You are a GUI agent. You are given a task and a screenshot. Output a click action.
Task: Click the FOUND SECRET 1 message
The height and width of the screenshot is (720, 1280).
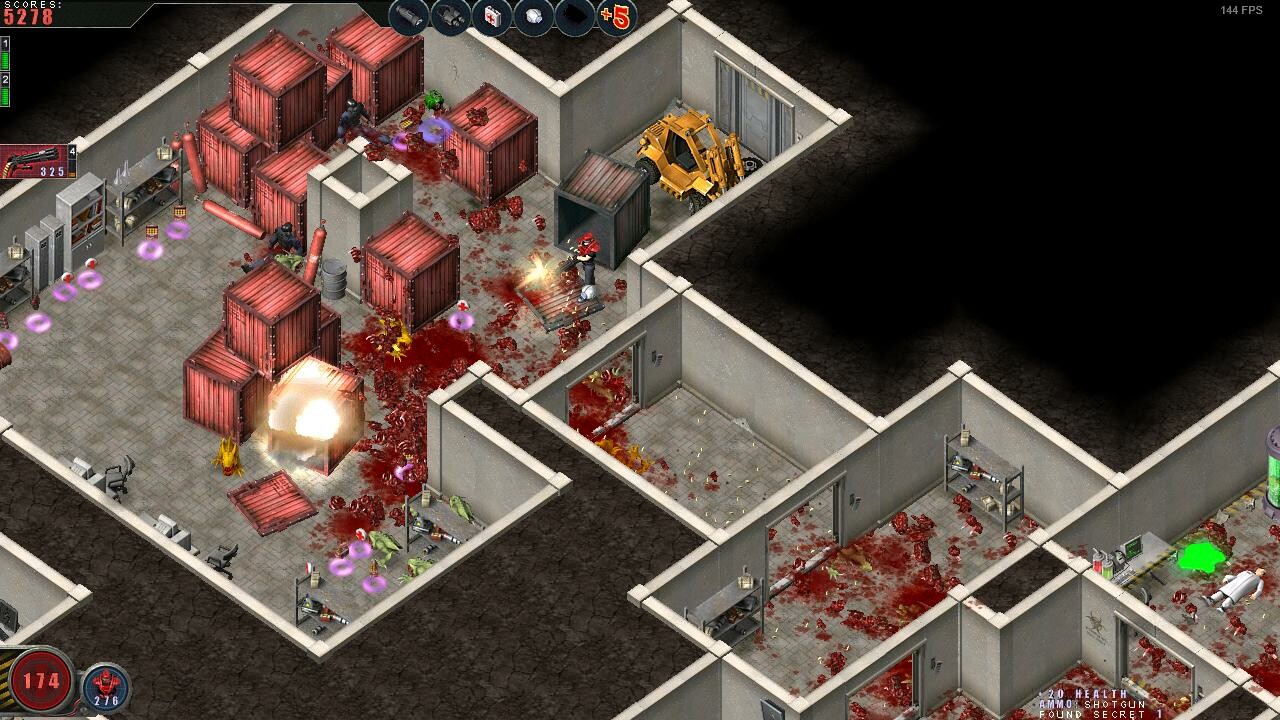tap(1101, 716)
